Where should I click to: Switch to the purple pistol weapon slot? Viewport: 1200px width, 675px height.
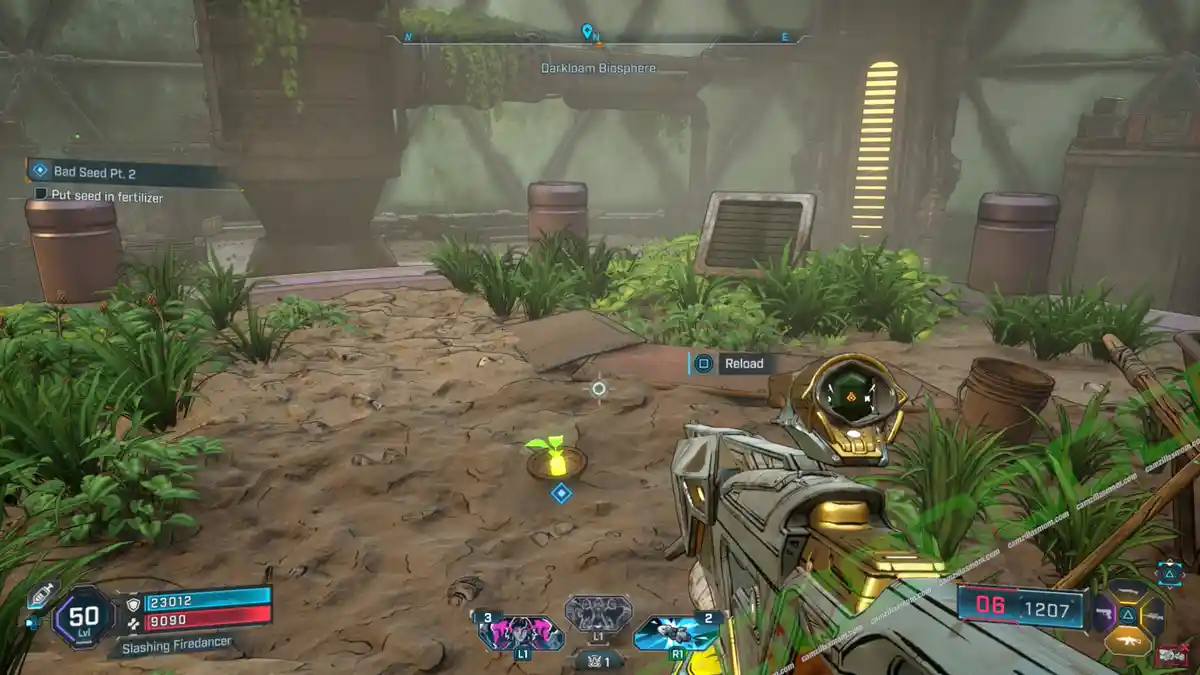point(1103,614)
